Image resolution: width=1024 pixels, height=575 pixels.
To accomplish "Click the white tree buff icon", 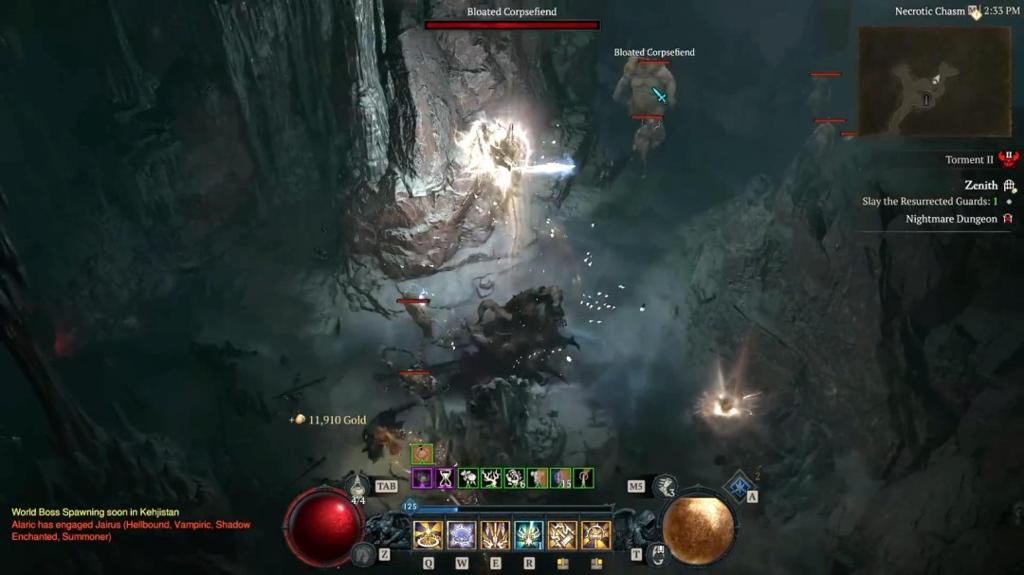I will [x=490, y=478].
